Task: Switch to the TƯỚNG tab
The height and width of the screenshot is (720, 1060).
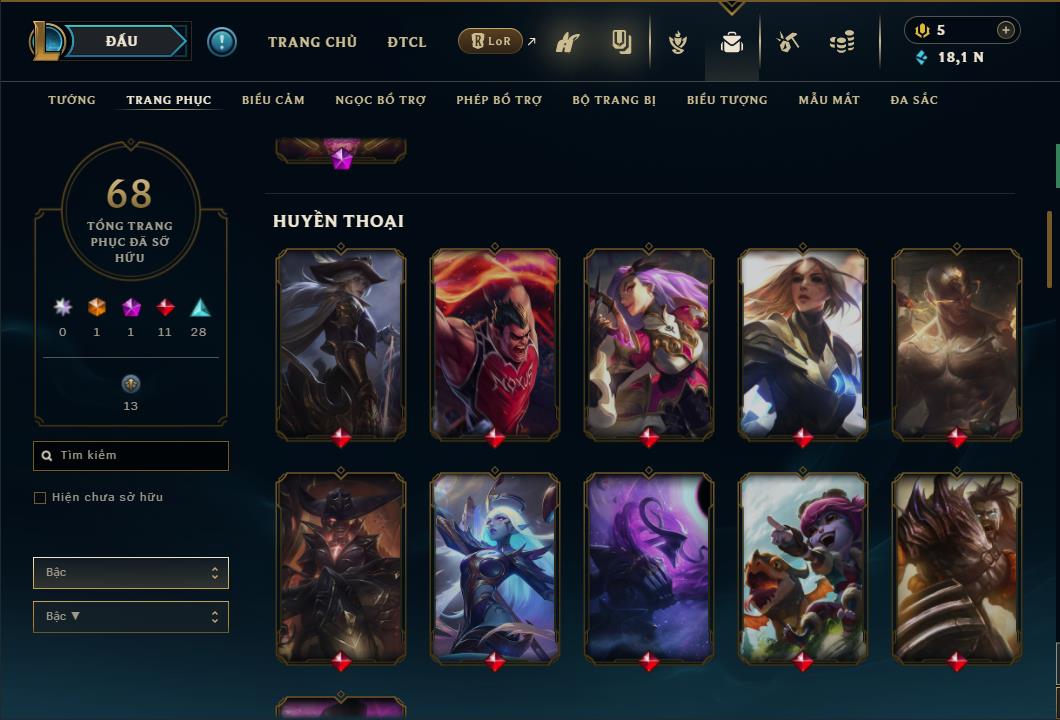Action: click(x=72, y=100)
